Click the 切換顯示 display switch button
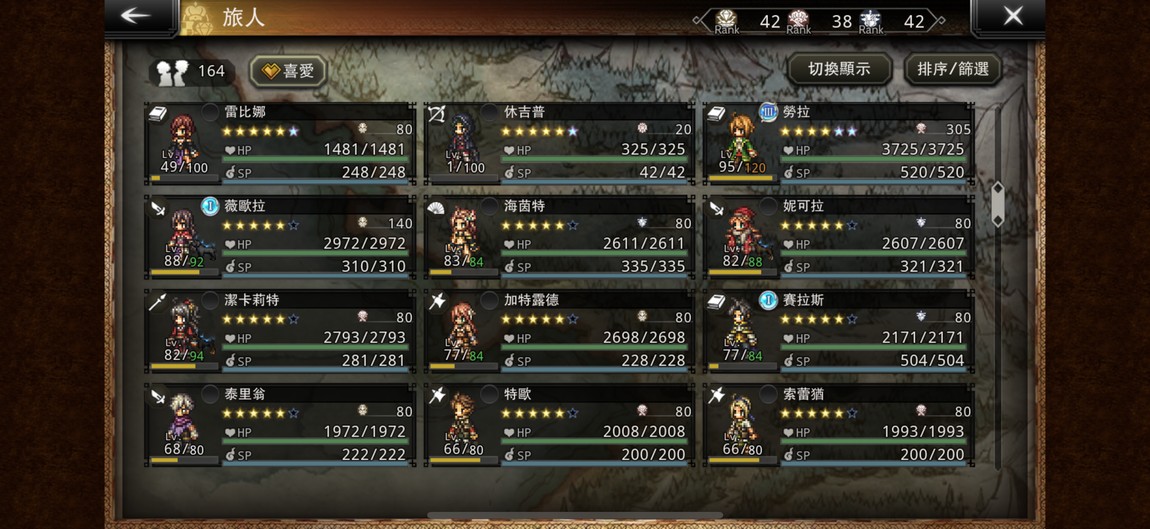This screenshot has height=529, width=1150. pos(838,69)
